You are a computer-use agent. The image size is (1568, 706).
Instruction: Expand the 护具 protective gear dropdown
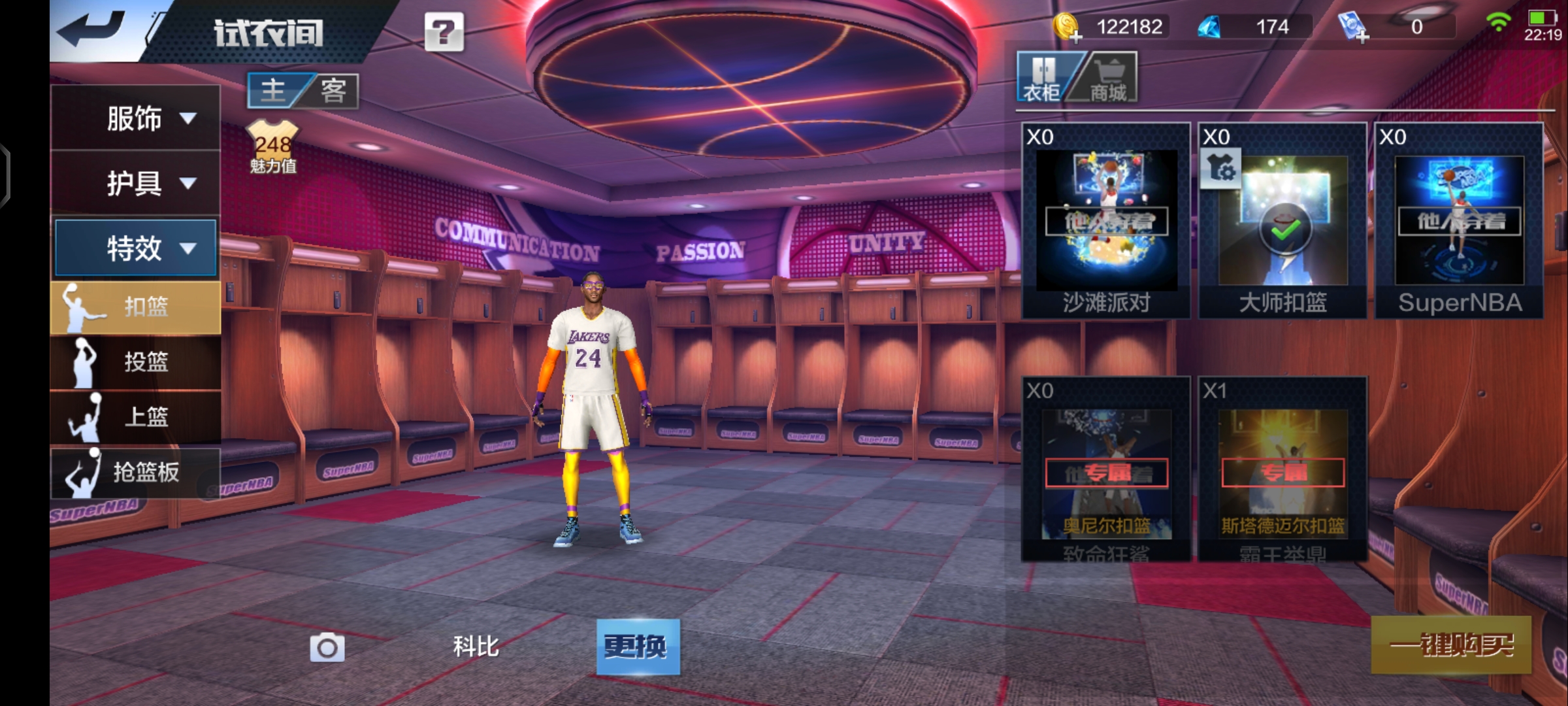pyautogui.click(x=136, y=183)
